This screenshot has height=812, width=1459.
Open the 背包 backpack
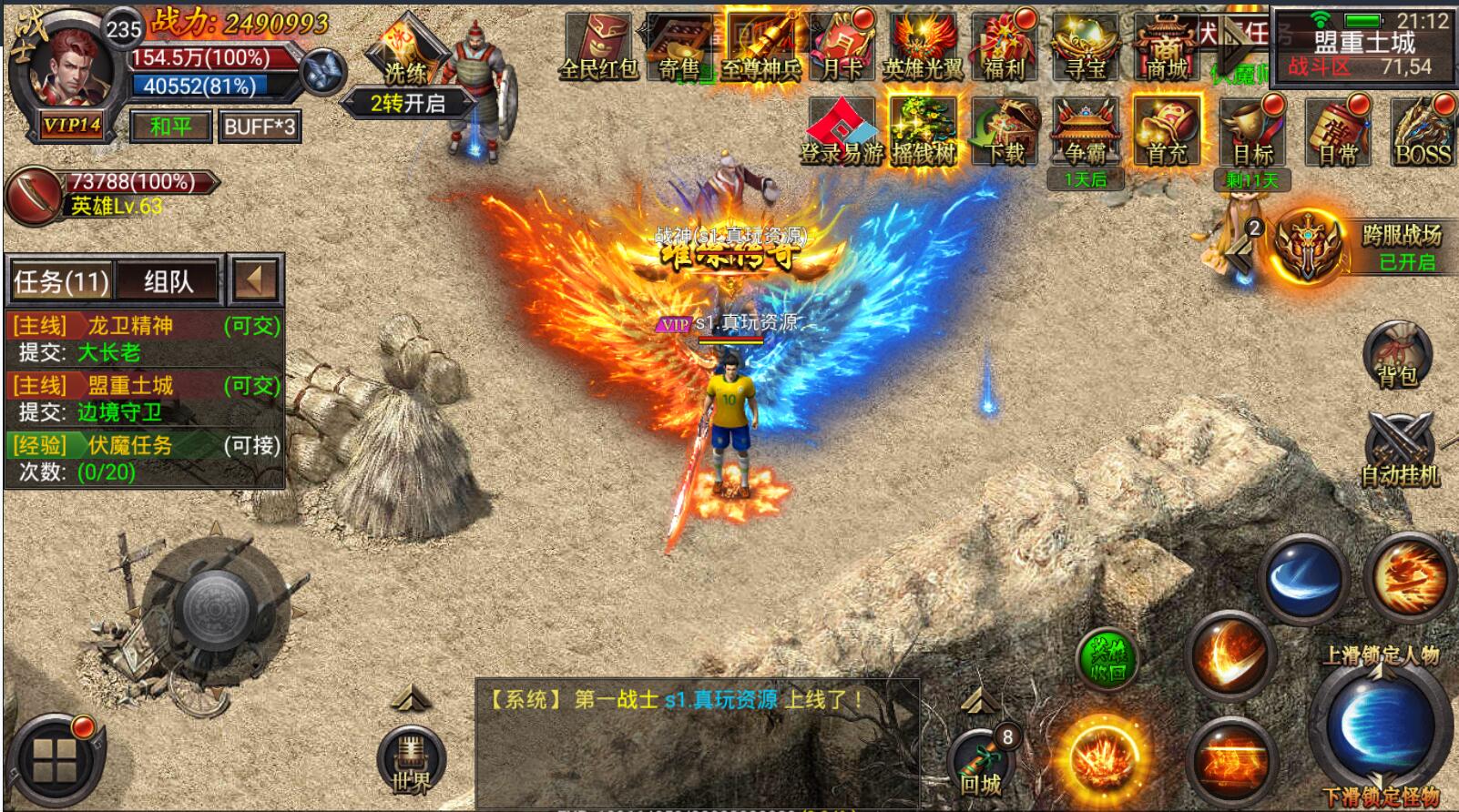(1397, 355)
